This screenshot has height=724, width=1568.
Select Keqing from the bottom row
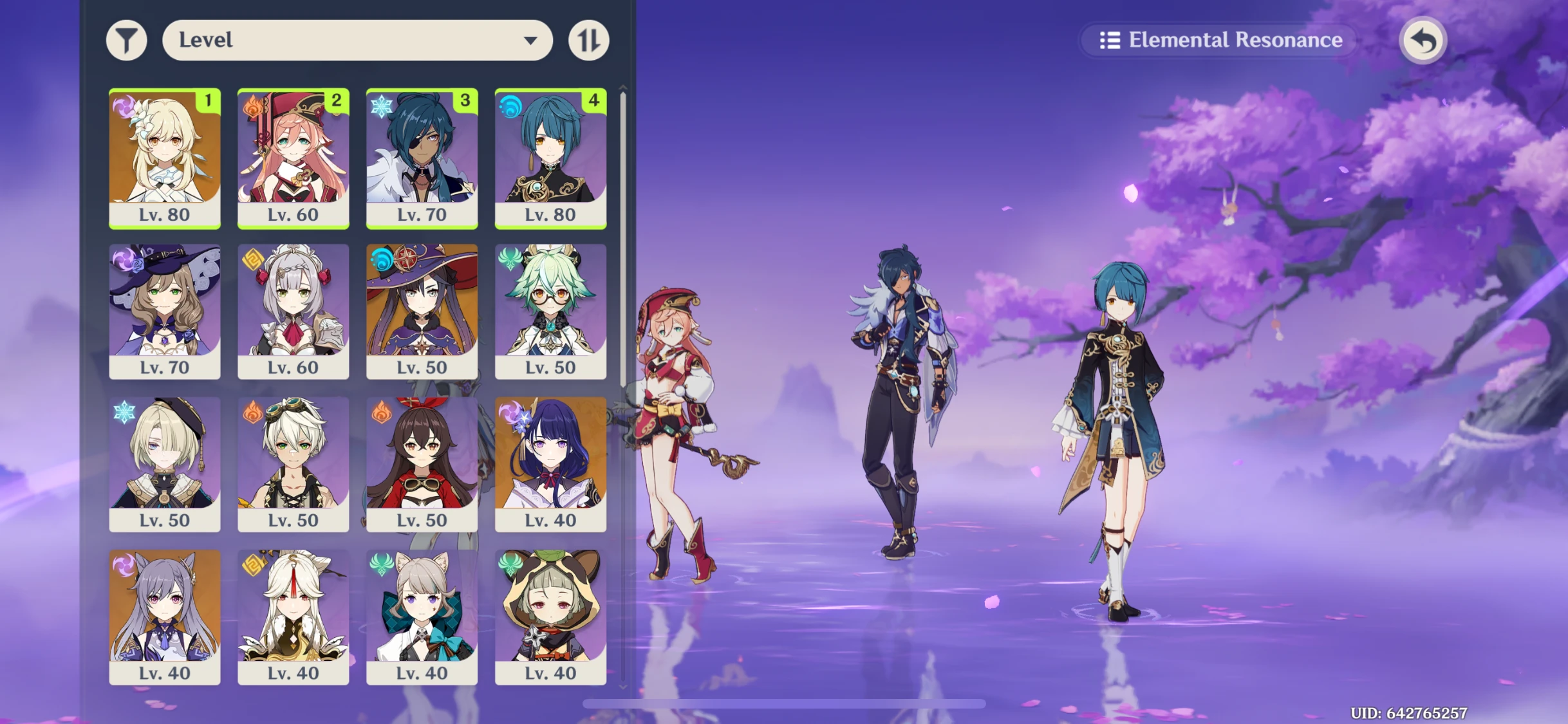click(164, 617)
